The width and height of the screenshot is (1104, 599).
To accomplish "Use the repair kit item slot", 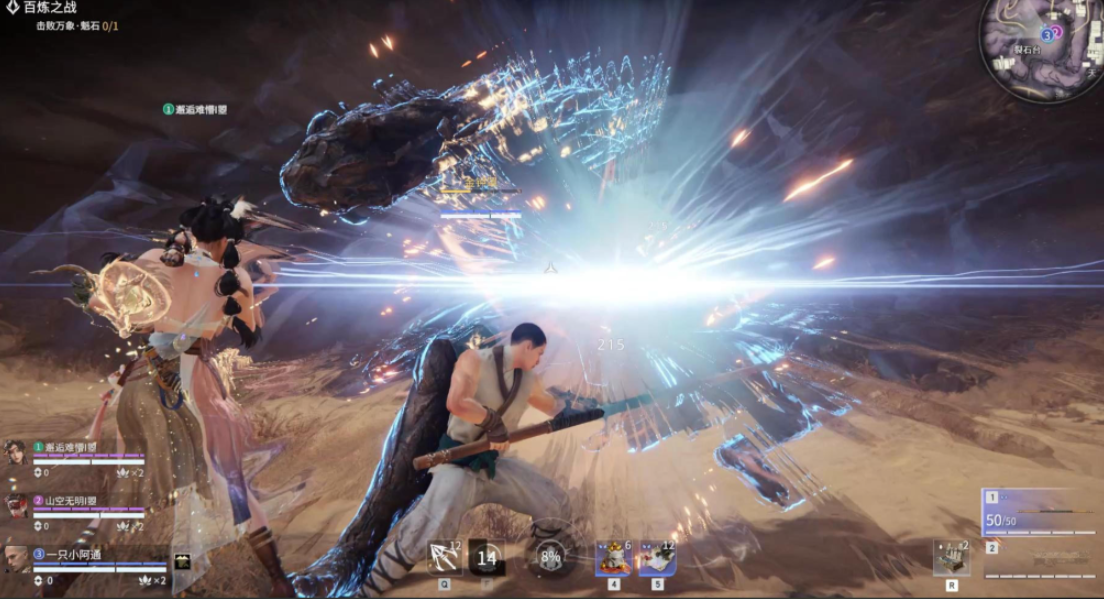I will tap(951, 557).
